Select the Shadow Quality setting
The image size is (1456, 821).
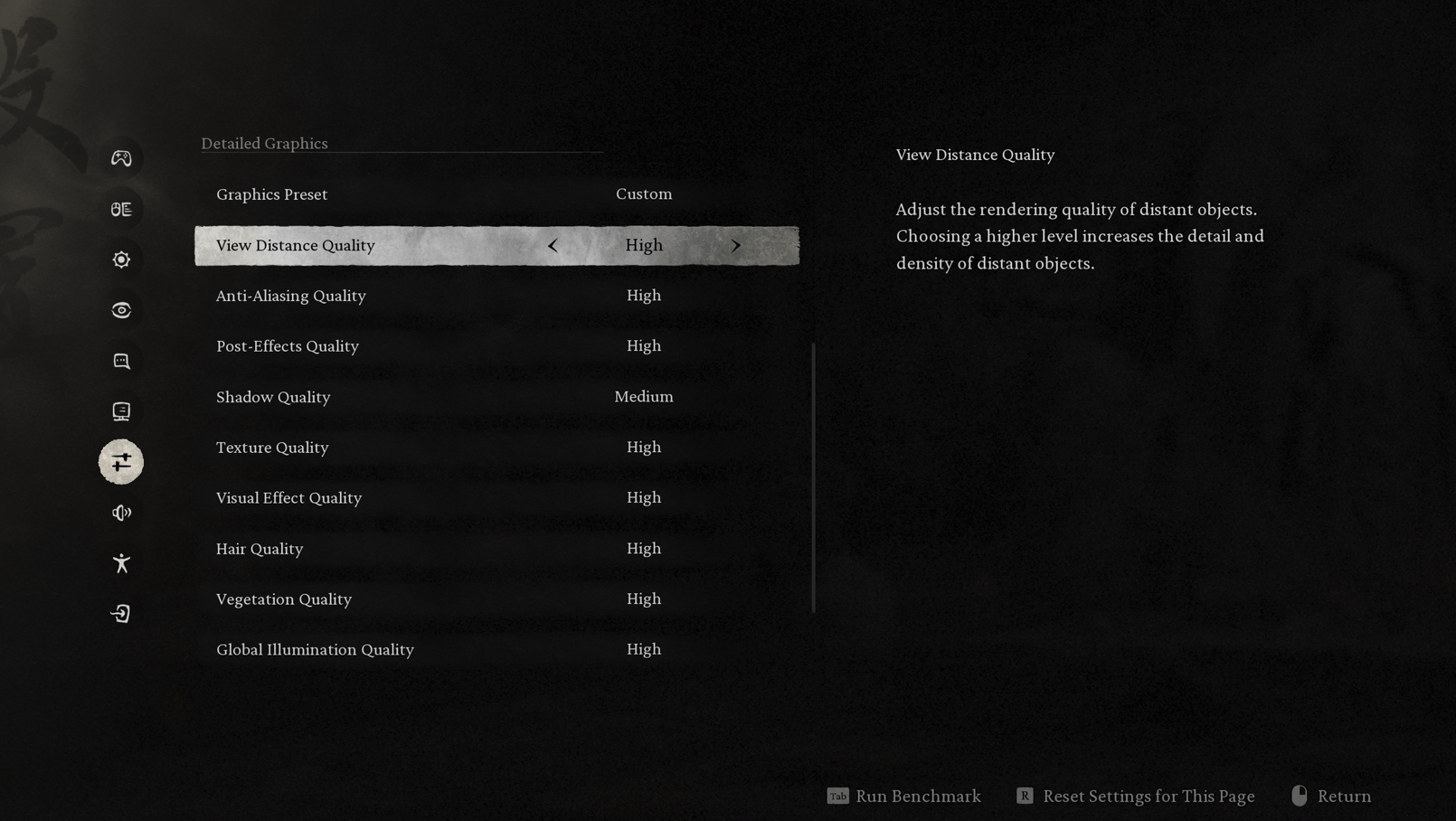(x=496, y=397)
